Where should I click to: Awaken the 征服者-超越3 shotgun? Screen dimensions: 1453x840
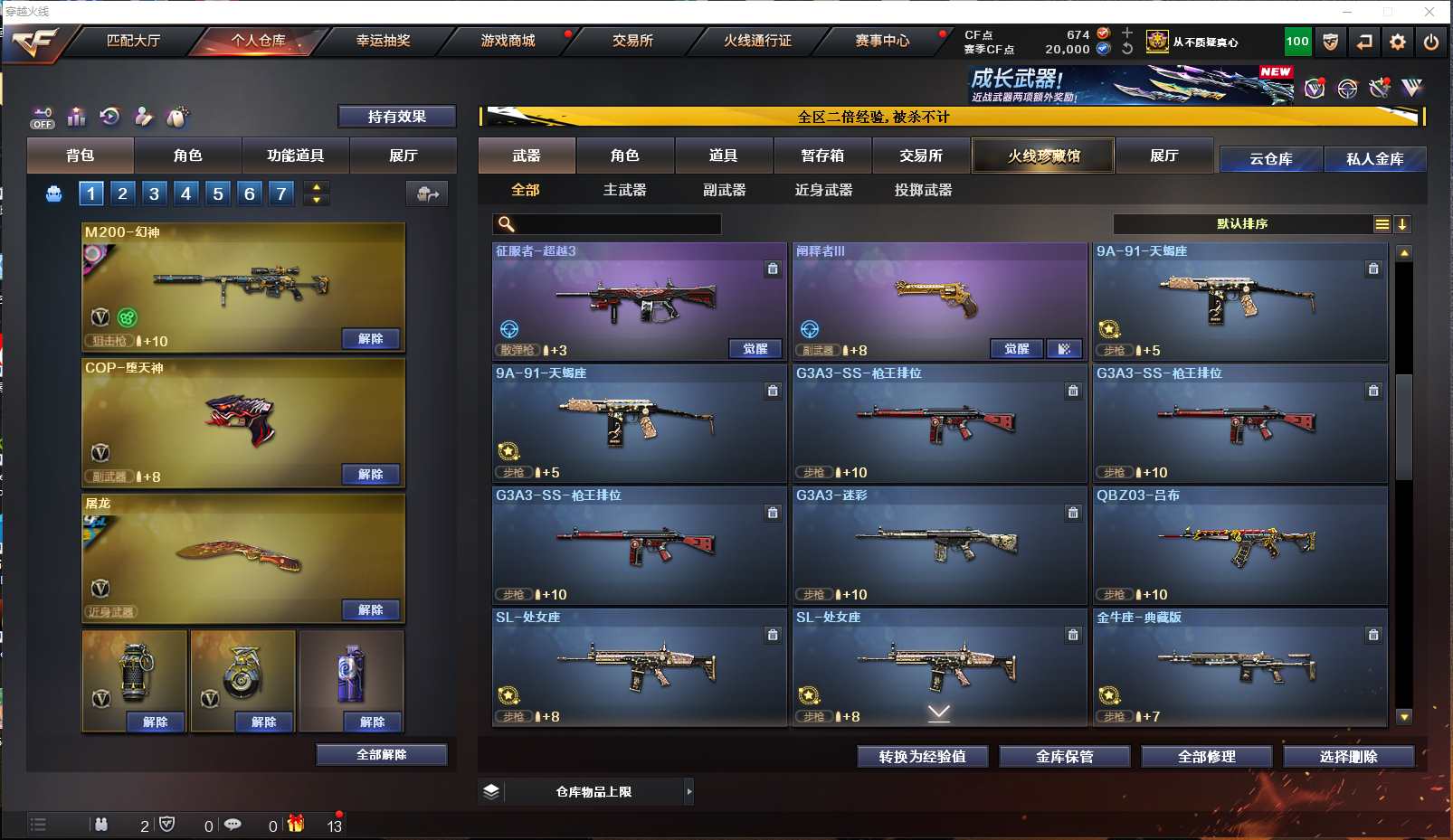[755, 349]
